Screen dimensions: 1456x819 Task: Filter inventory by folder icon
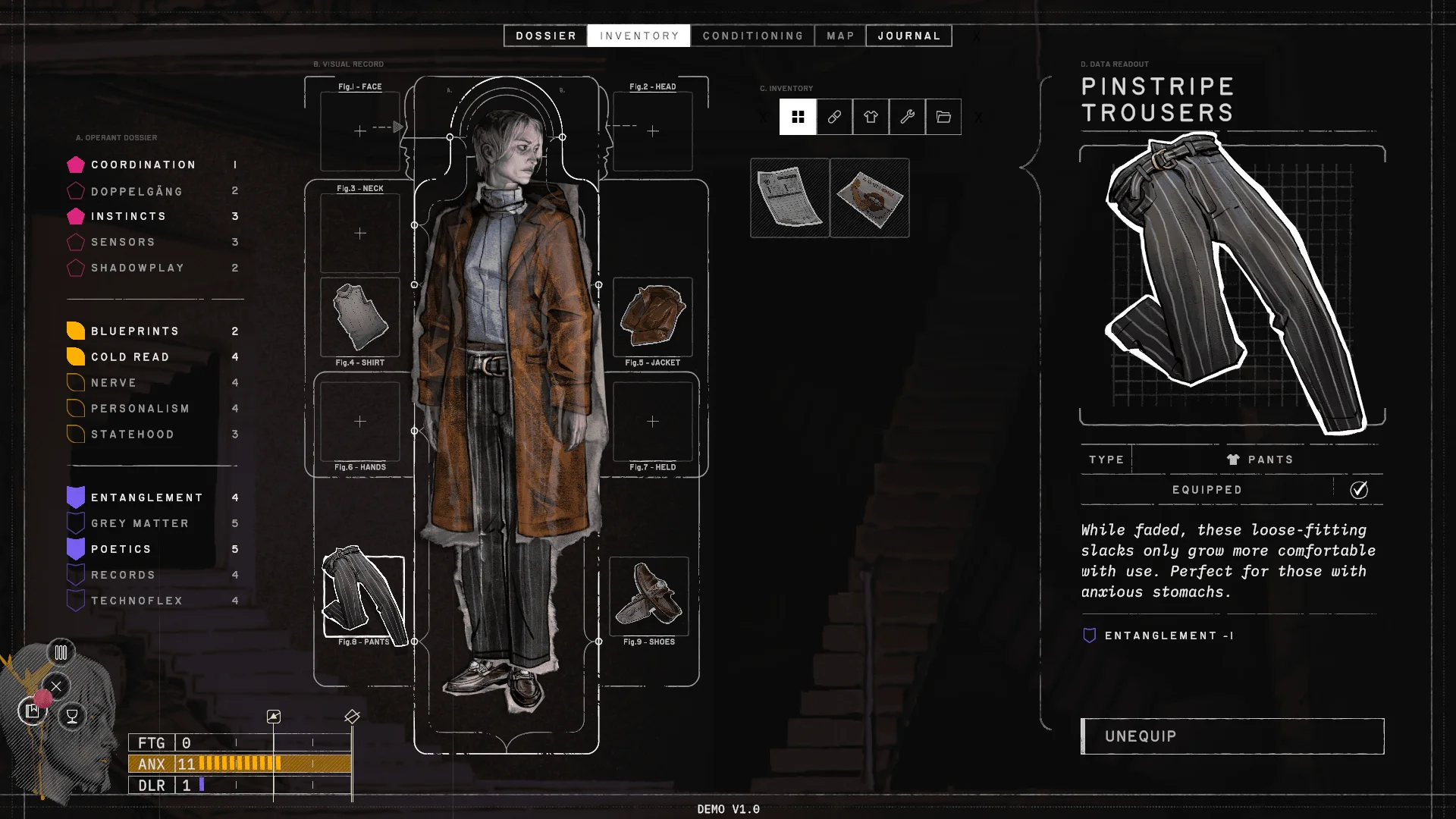tap(943, 117)
